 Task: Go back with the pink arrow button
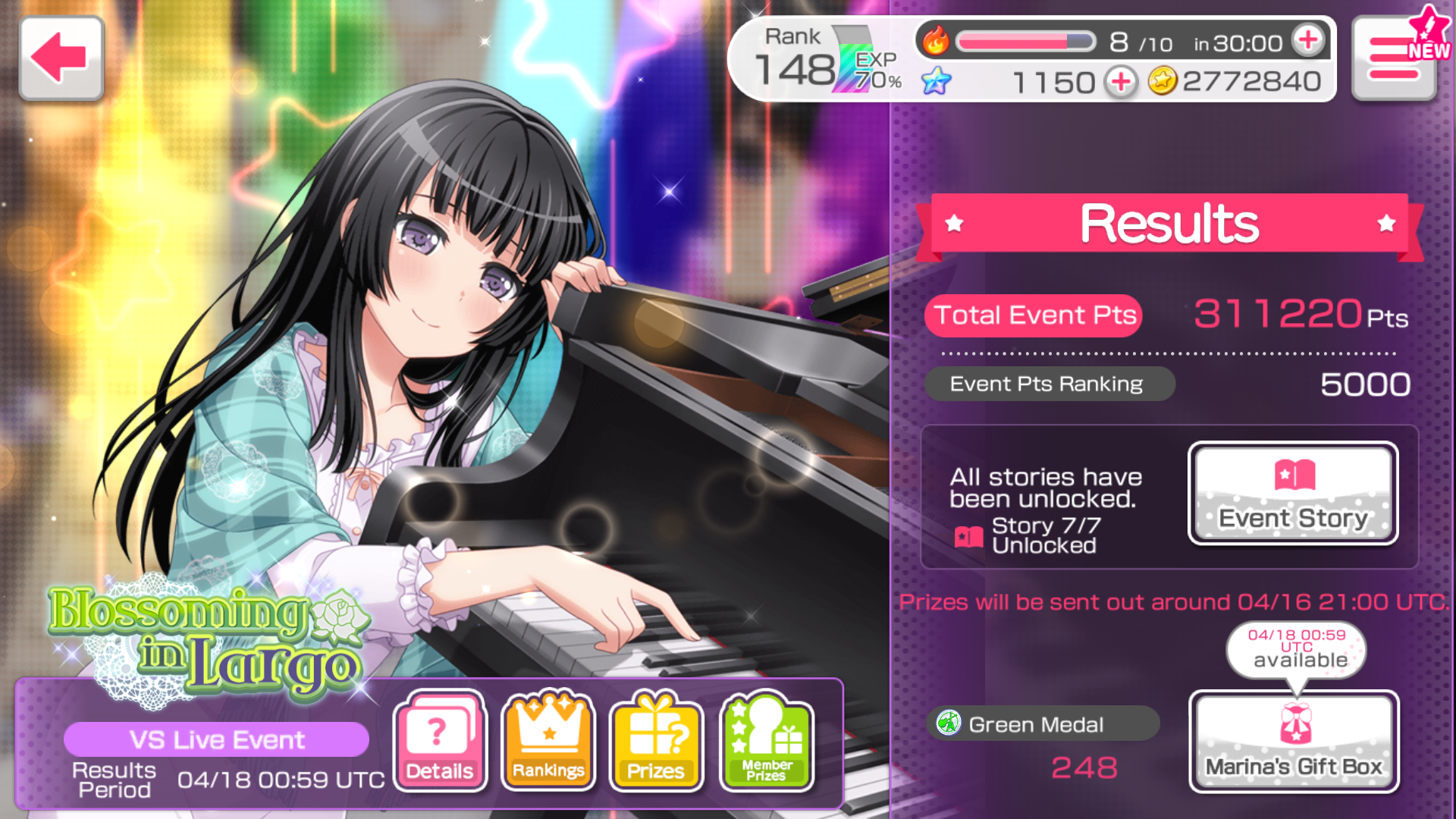(61, 58)
